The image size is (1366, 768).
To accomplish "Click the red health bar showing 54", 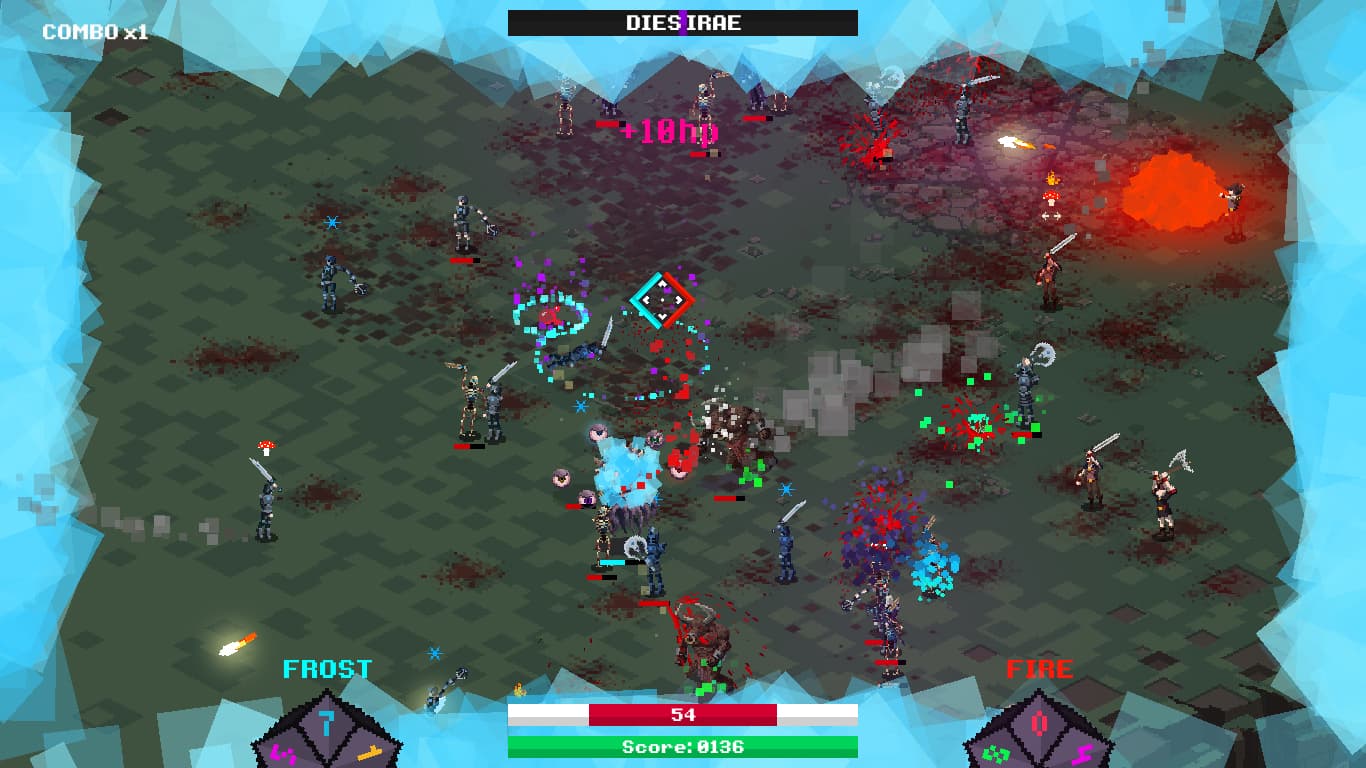I will click(x=683, y=713).
